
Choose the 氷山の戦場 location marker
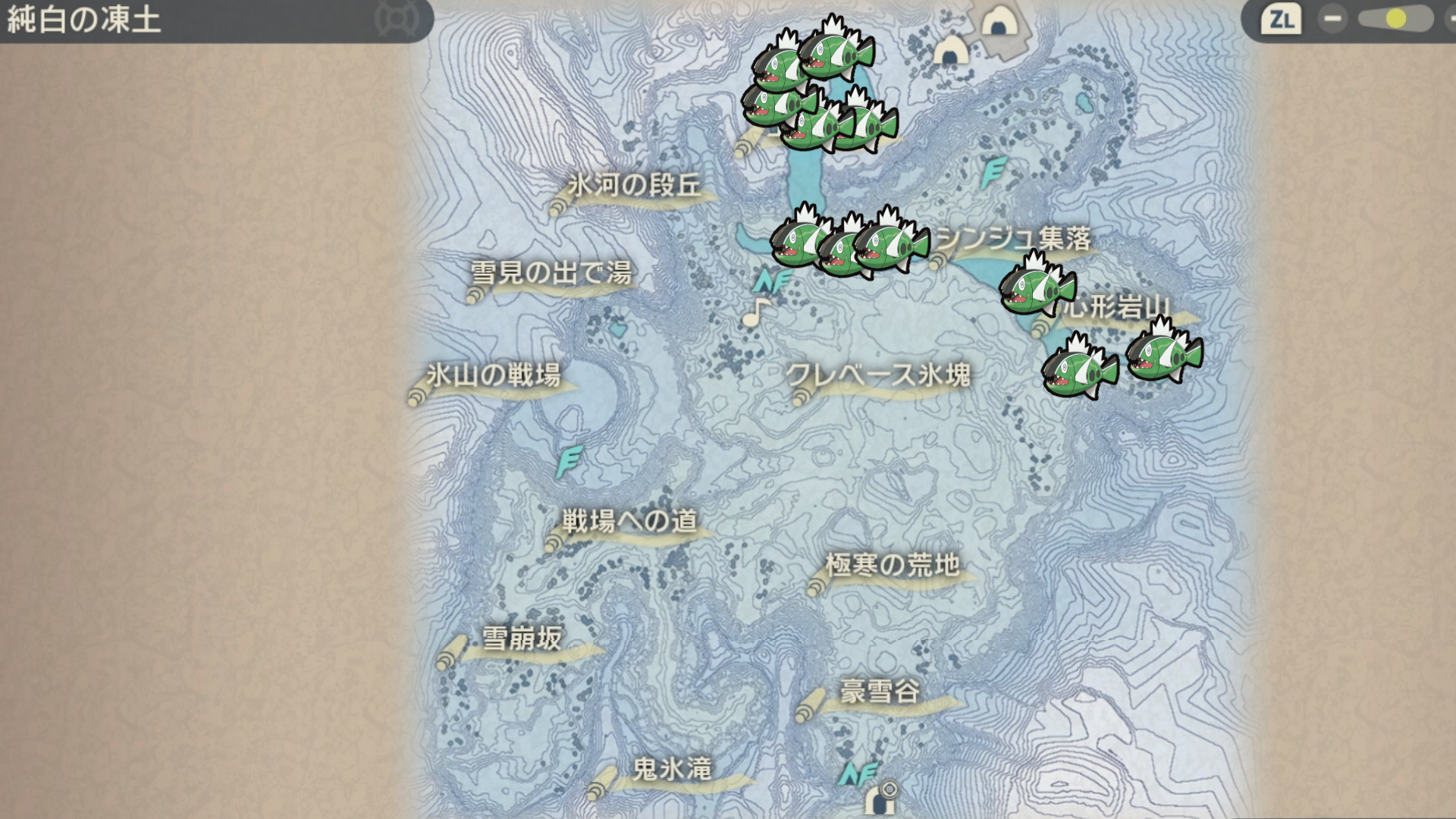[x=494, y=375]
